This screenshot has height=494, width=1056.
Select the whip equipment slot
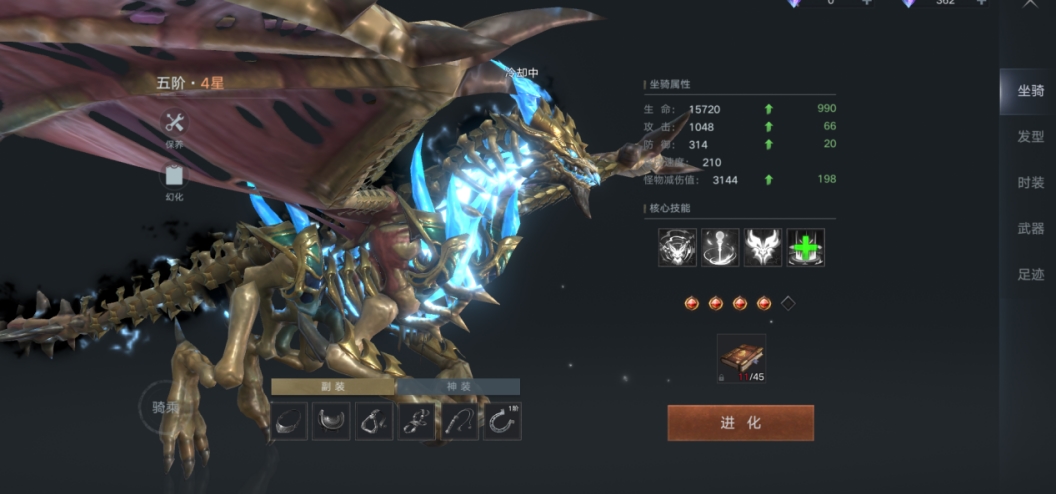coord(460,422)
